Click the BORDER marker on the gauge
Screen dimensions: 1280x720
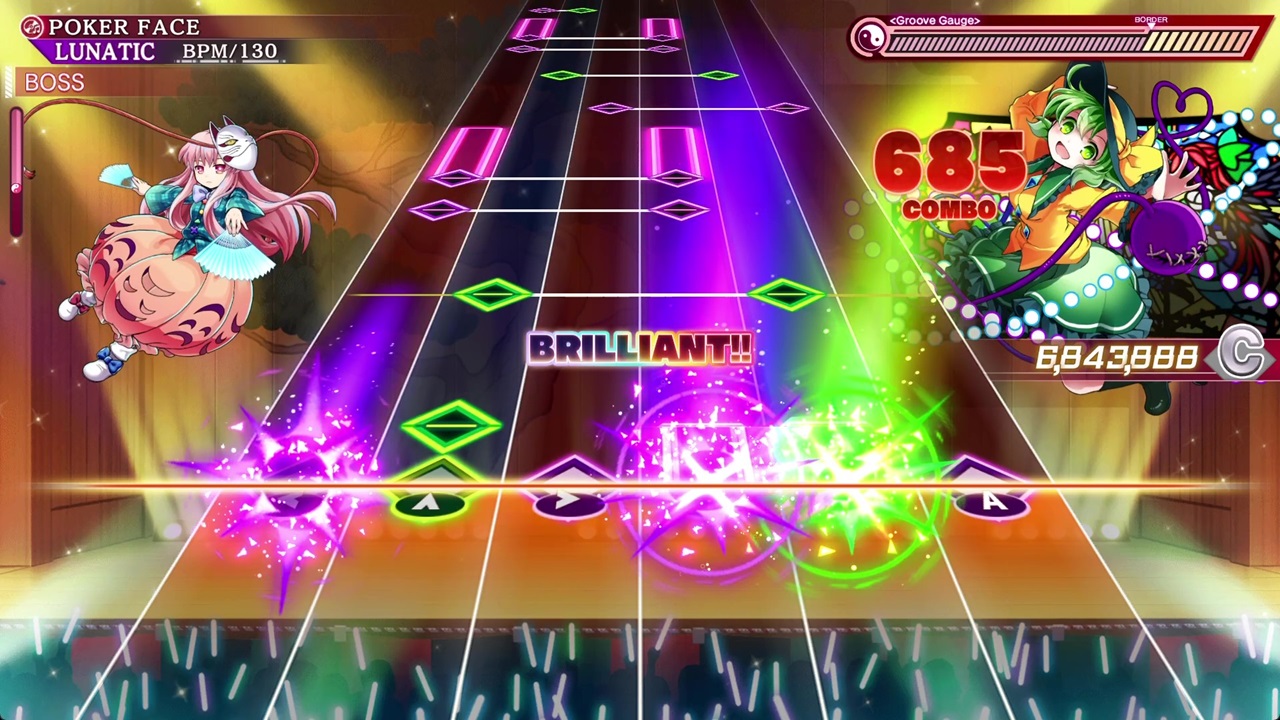point(1150,20)
